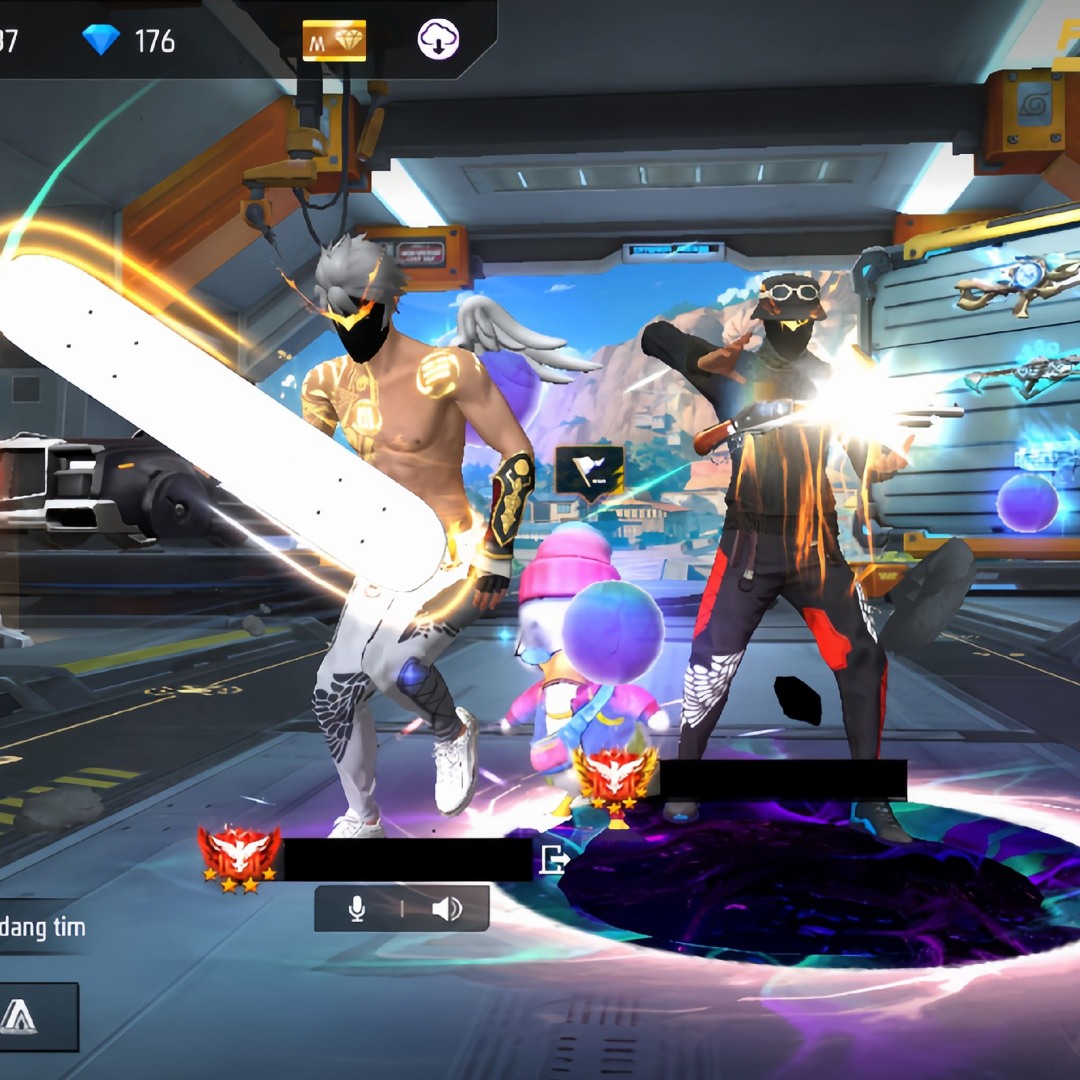Toggle the team voice speaker

pos(446,908)
